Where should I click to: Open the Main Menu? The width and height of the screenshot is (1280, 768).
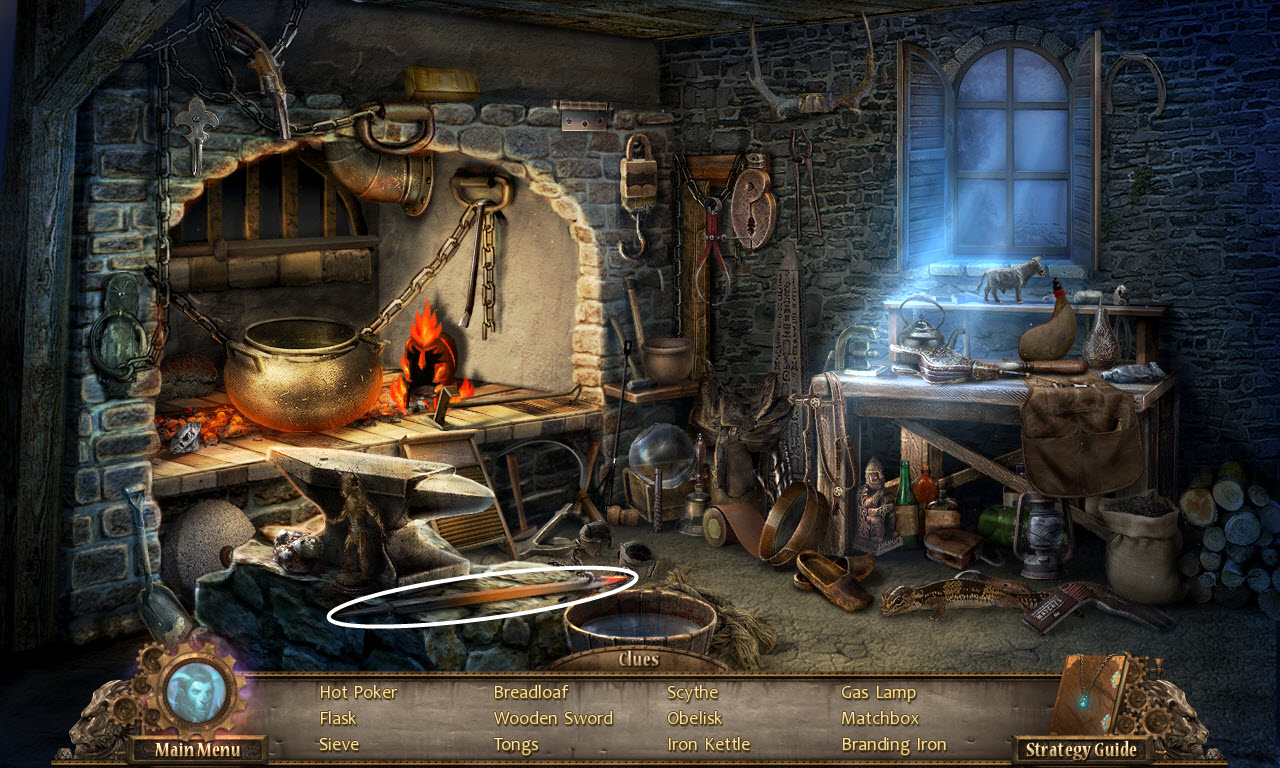click(x=197, y=750)
